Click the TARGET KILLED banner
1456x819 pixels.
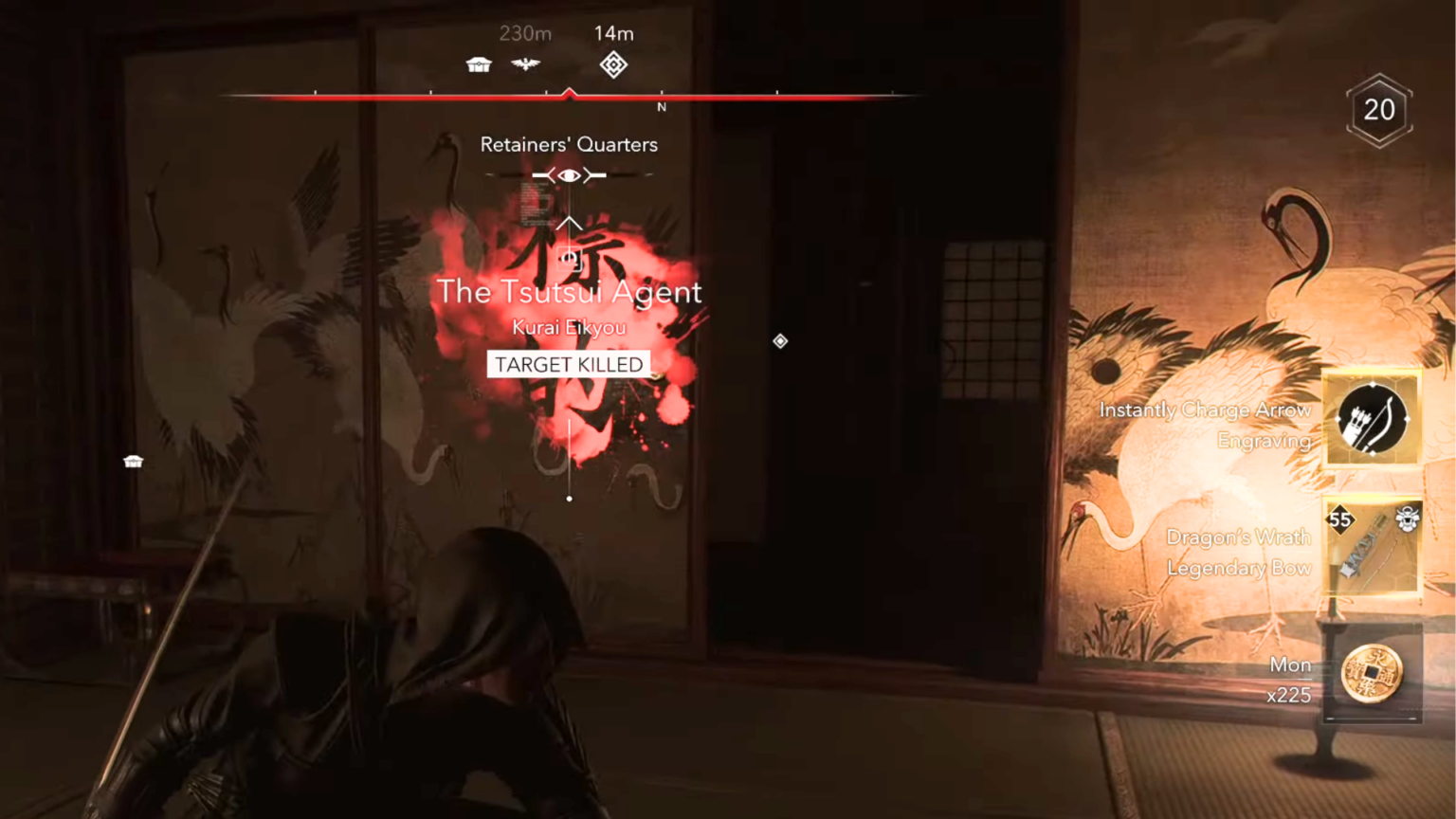pyautogui.click(x=569, y=364)
